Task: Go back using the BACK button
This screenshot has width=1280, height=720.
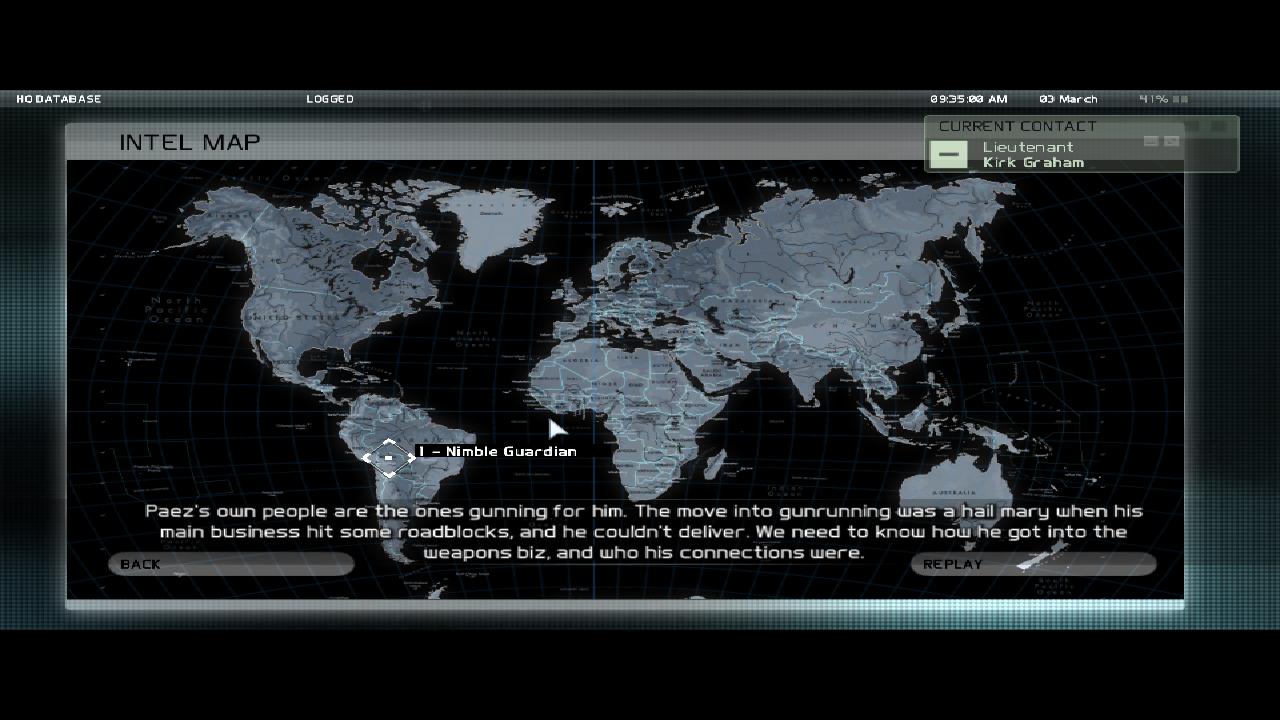Action: click(x=231, y=564)
